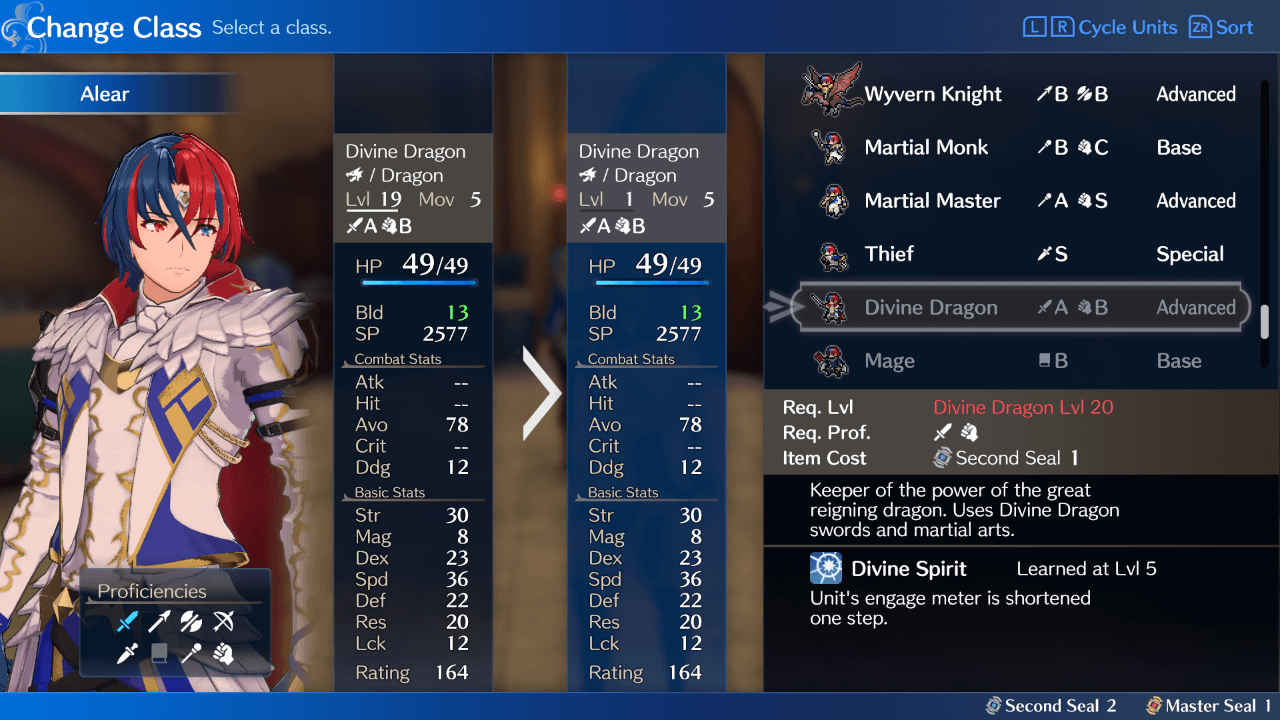1280x720 pixels.
Task: Select the Martial Master class row
Action: (932, 200)
